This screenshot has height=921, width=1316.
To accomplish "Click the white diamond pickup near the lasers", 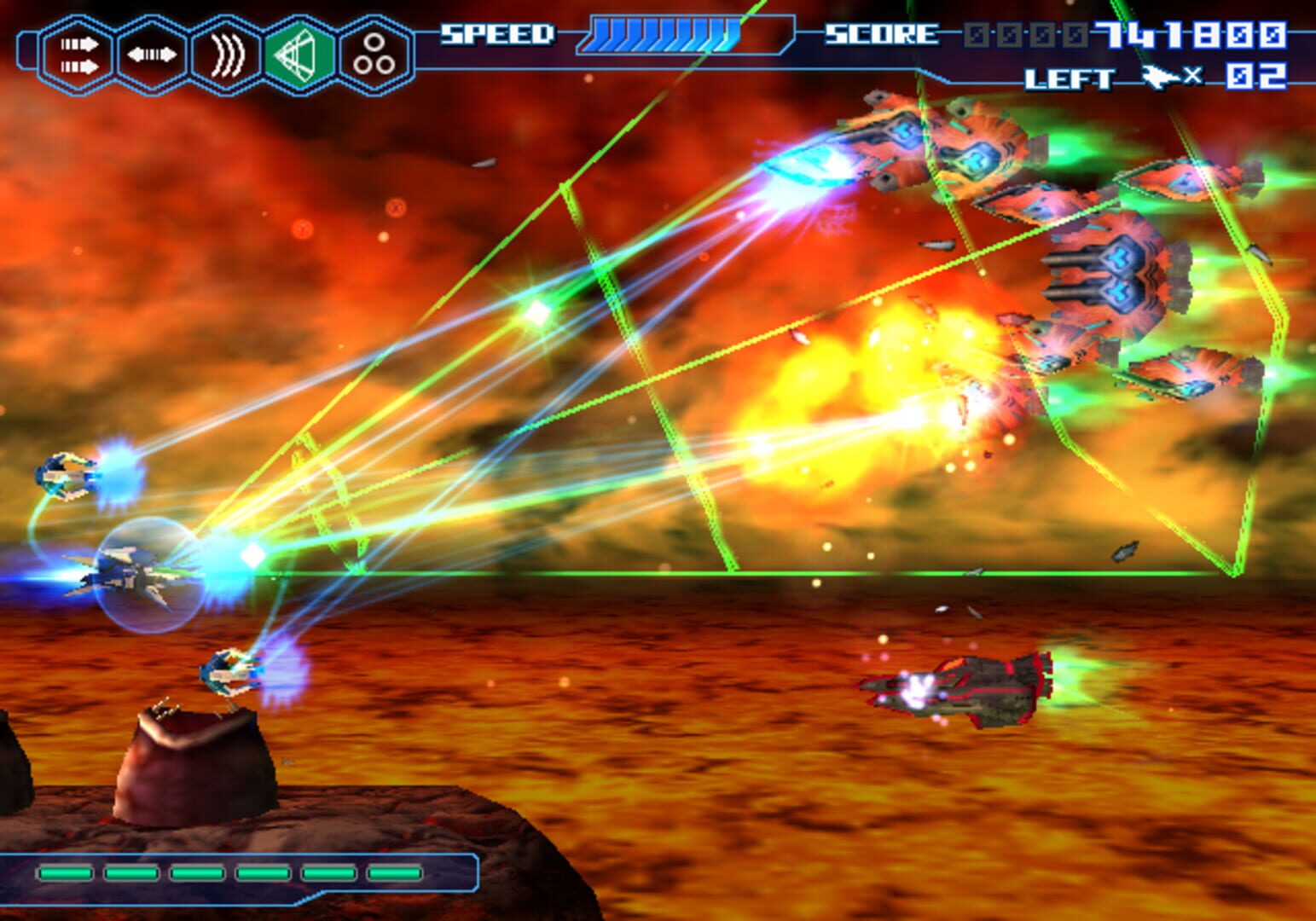I will 252,556.
